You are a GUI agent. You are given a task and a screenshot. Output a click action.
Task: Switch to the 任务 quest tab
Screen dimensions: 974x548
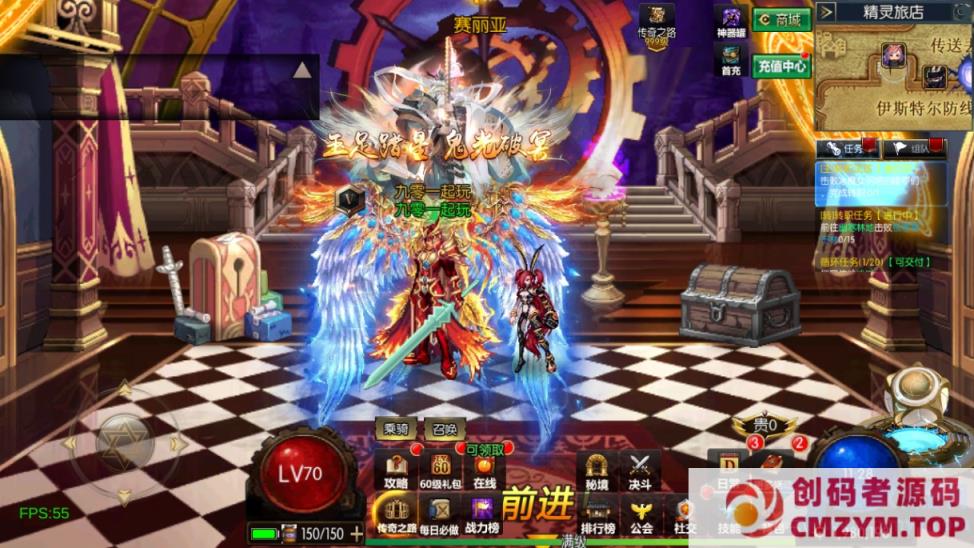point(846,149)
